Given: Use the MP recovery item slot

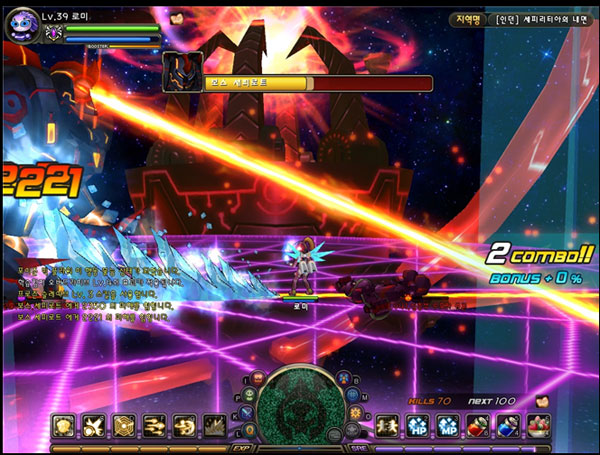Looking at the screenshot, I should pos(448,425).
